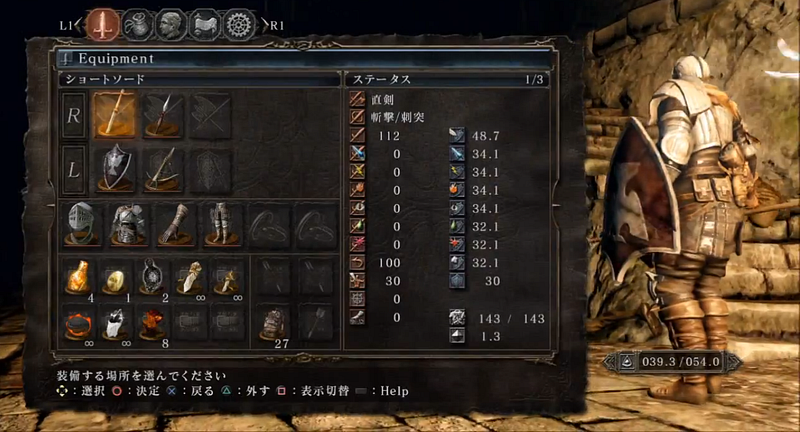Select the Estus Flask item slot

[80, 276]
